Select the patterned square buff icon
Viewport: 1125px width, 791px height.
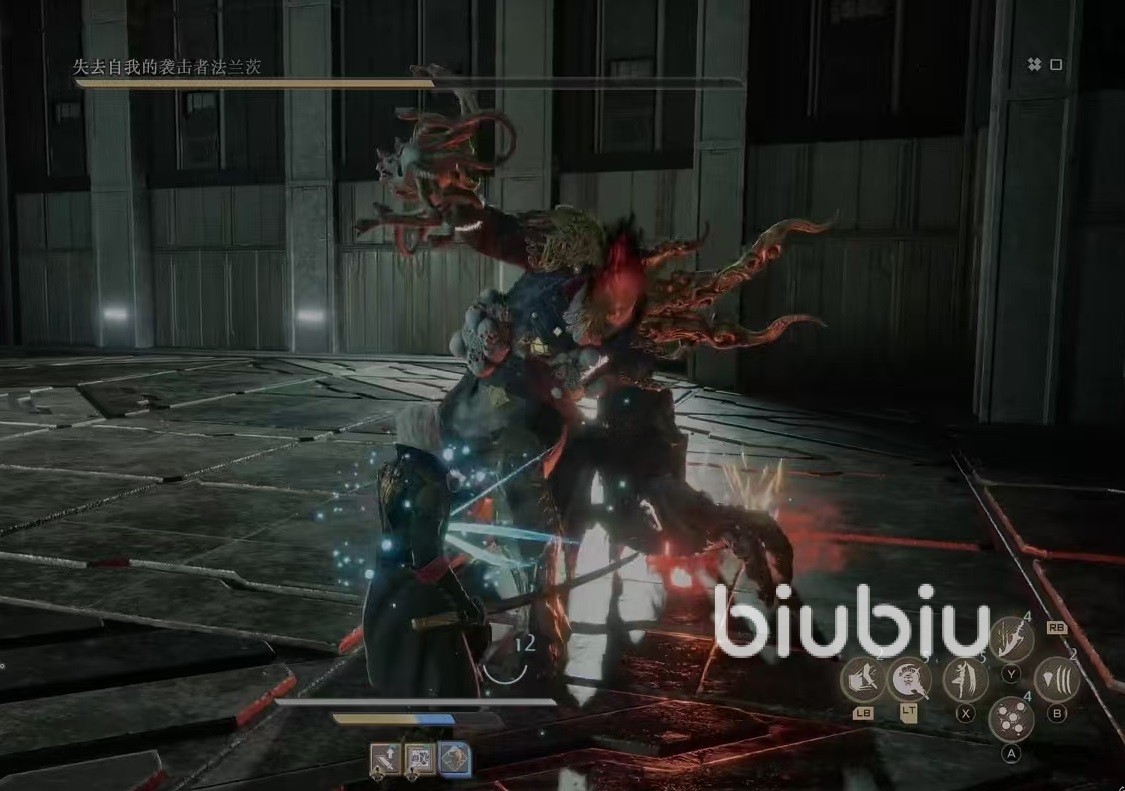420,760
